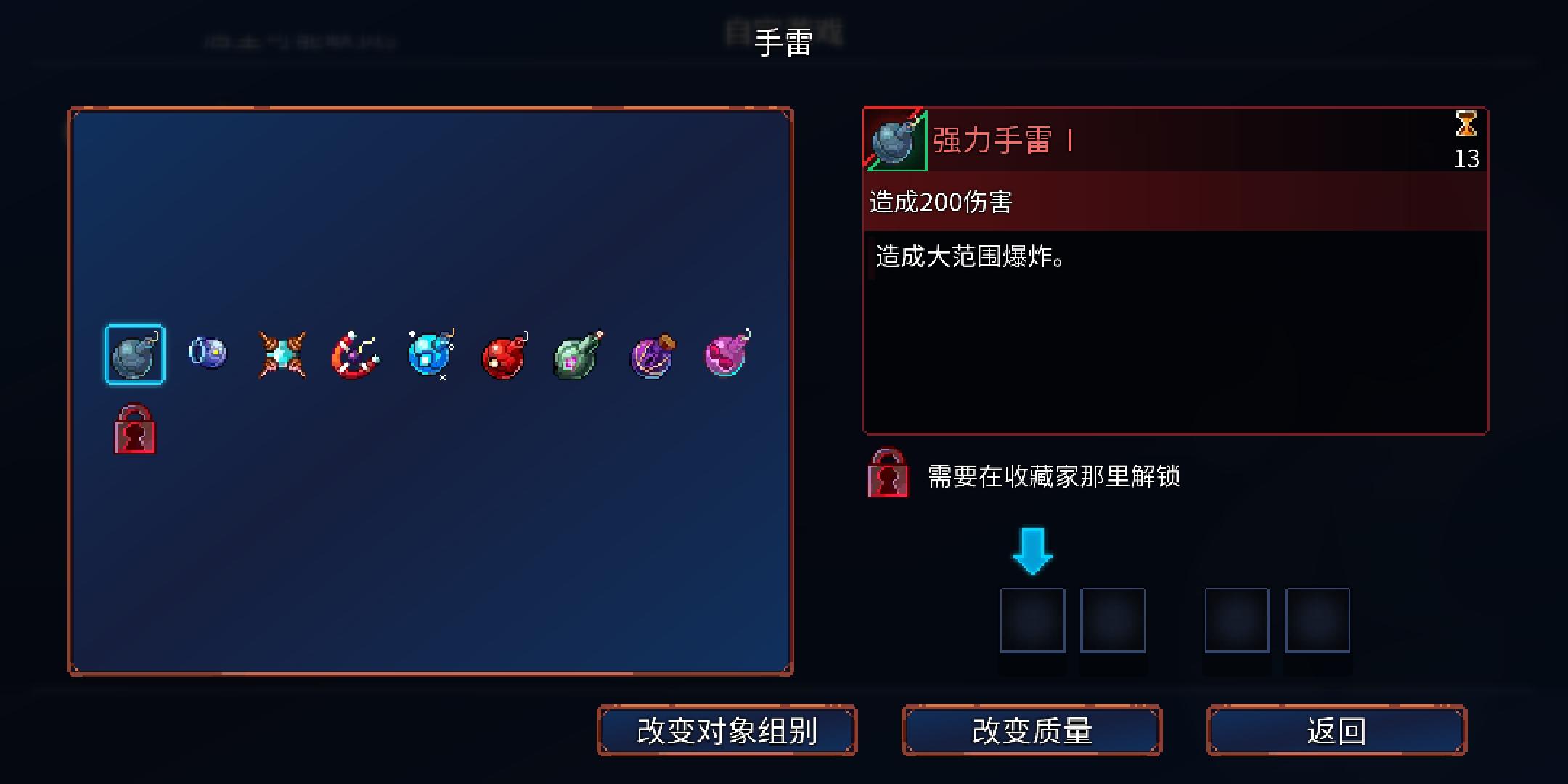The height and width of the screenshot is (784, 1568).
Task: Select the blue ice grenade icon
Action: pos(430,355)
